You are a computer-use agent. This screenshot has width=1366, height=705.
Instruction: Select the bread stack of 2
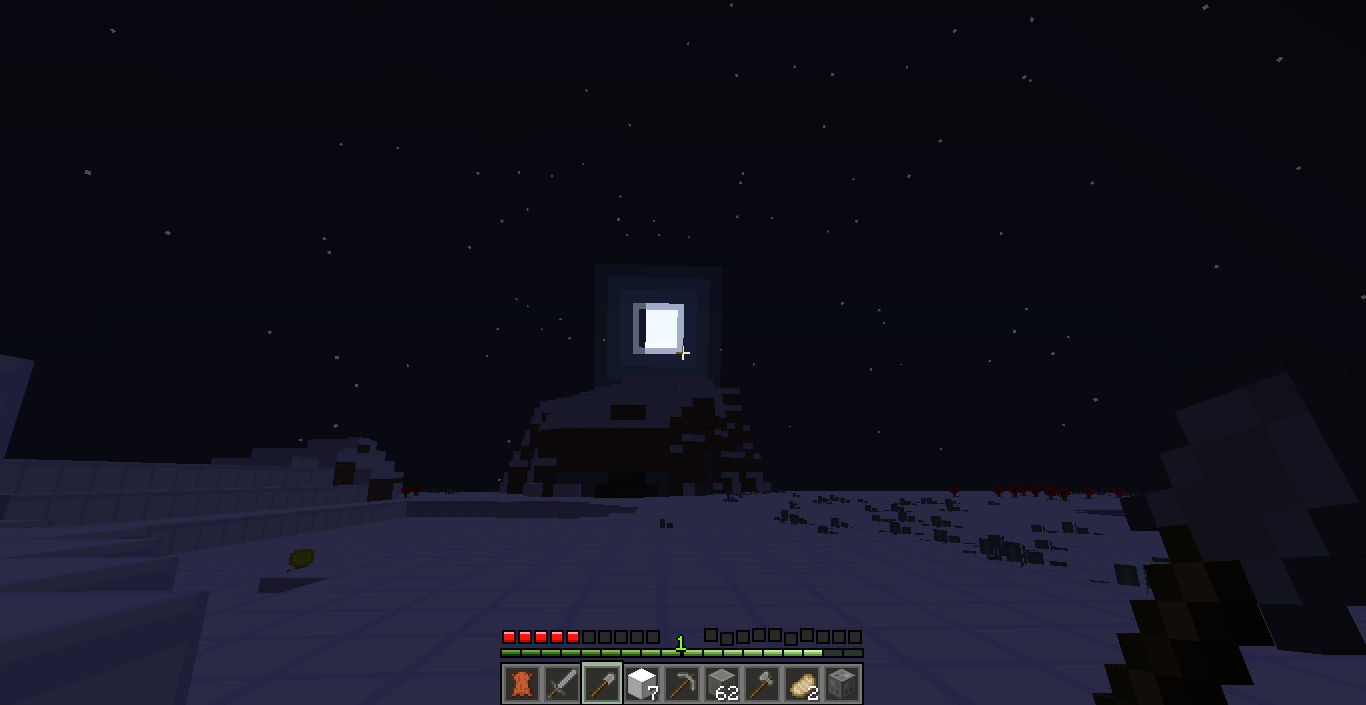pyautogui.click(x=802, y=684)
